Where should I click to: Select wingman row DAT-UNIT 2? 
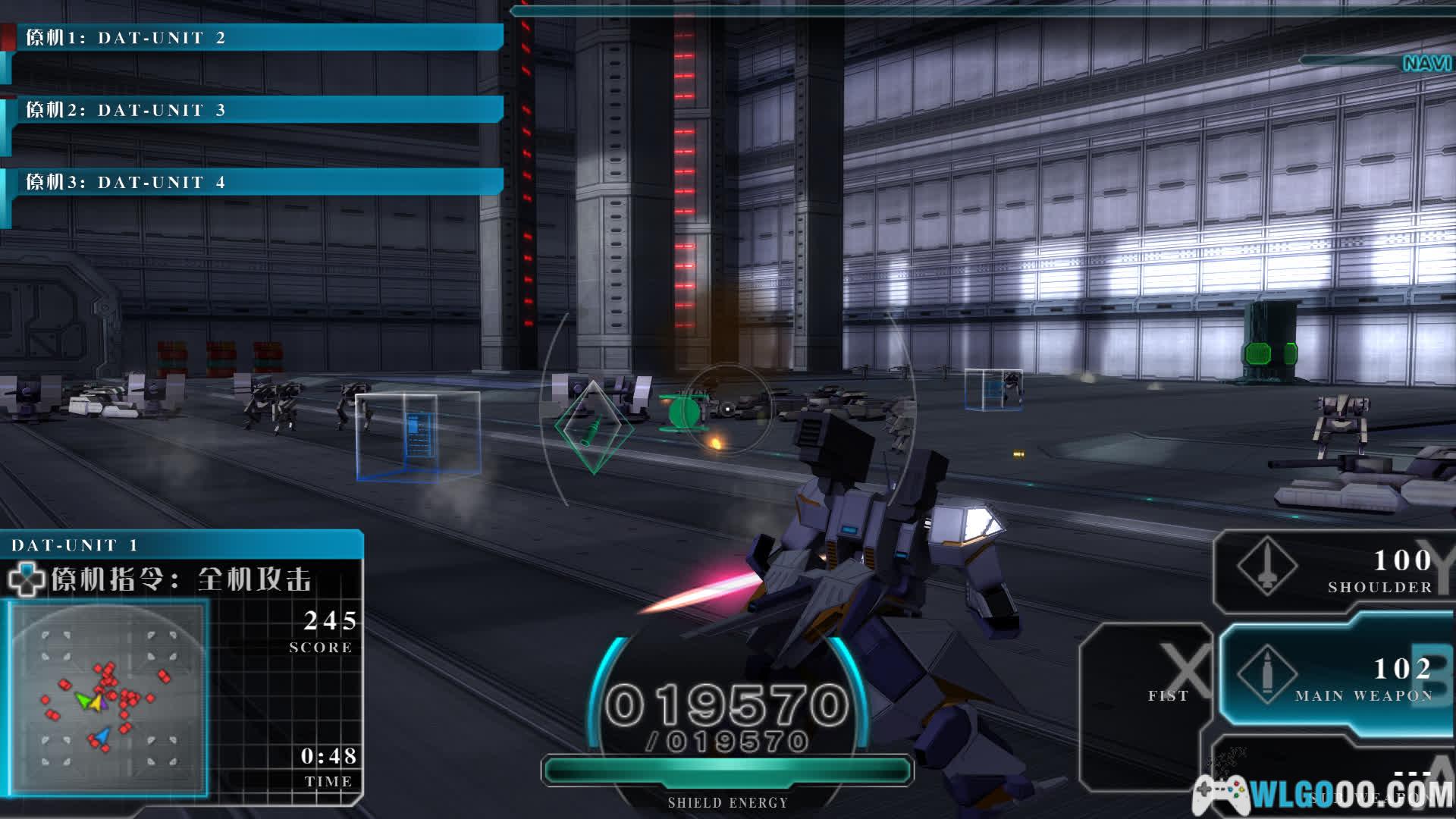[x=254, y=38]
